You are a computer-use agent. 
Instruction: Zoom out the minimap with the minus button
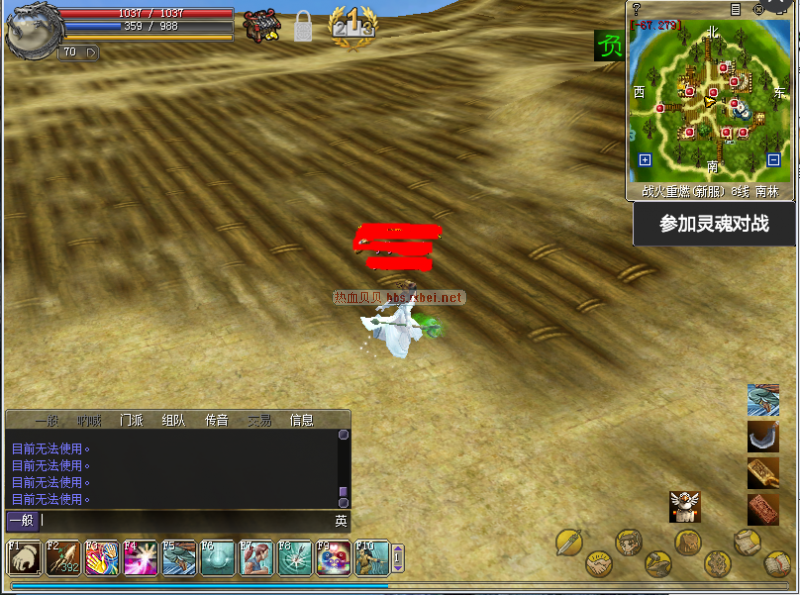click(773, 160)
